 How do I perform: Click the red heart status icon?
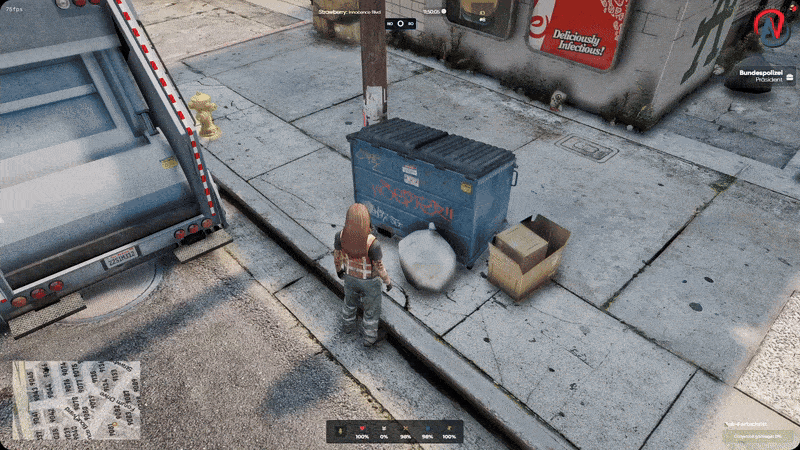(360, 428)
